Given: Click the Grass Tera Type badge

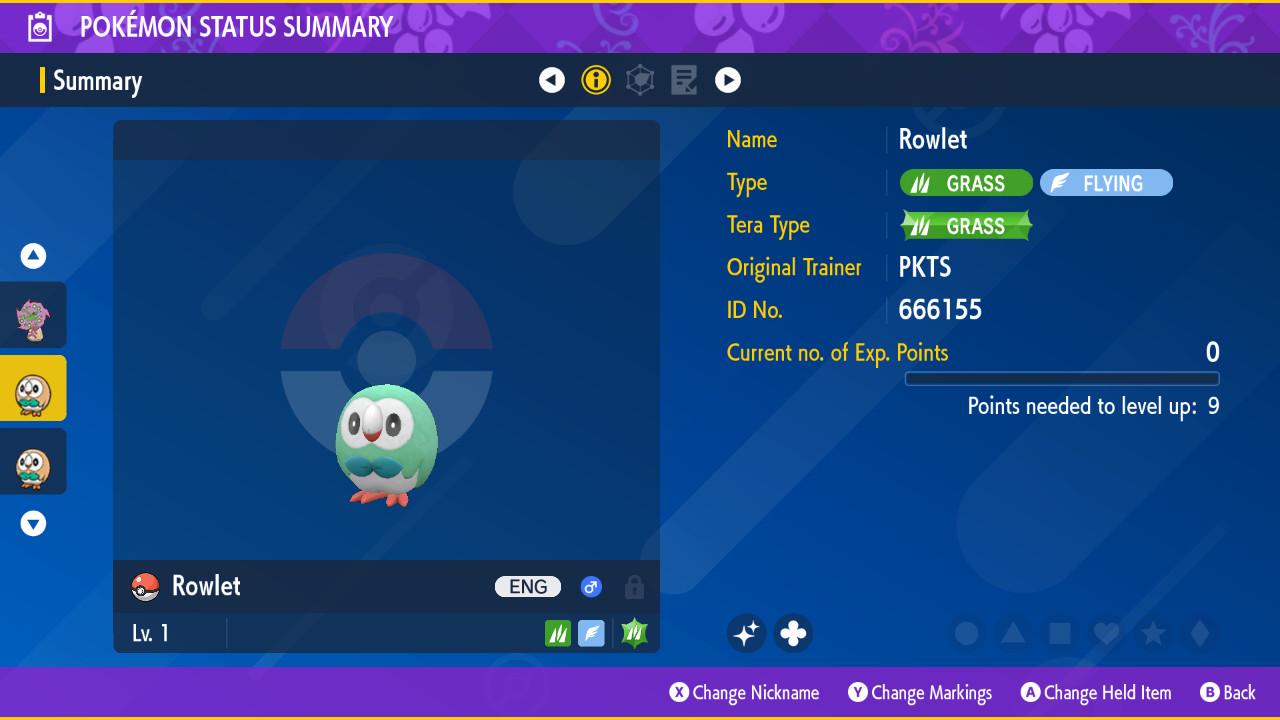Looking at the screenshot, I should pos(965,226).
